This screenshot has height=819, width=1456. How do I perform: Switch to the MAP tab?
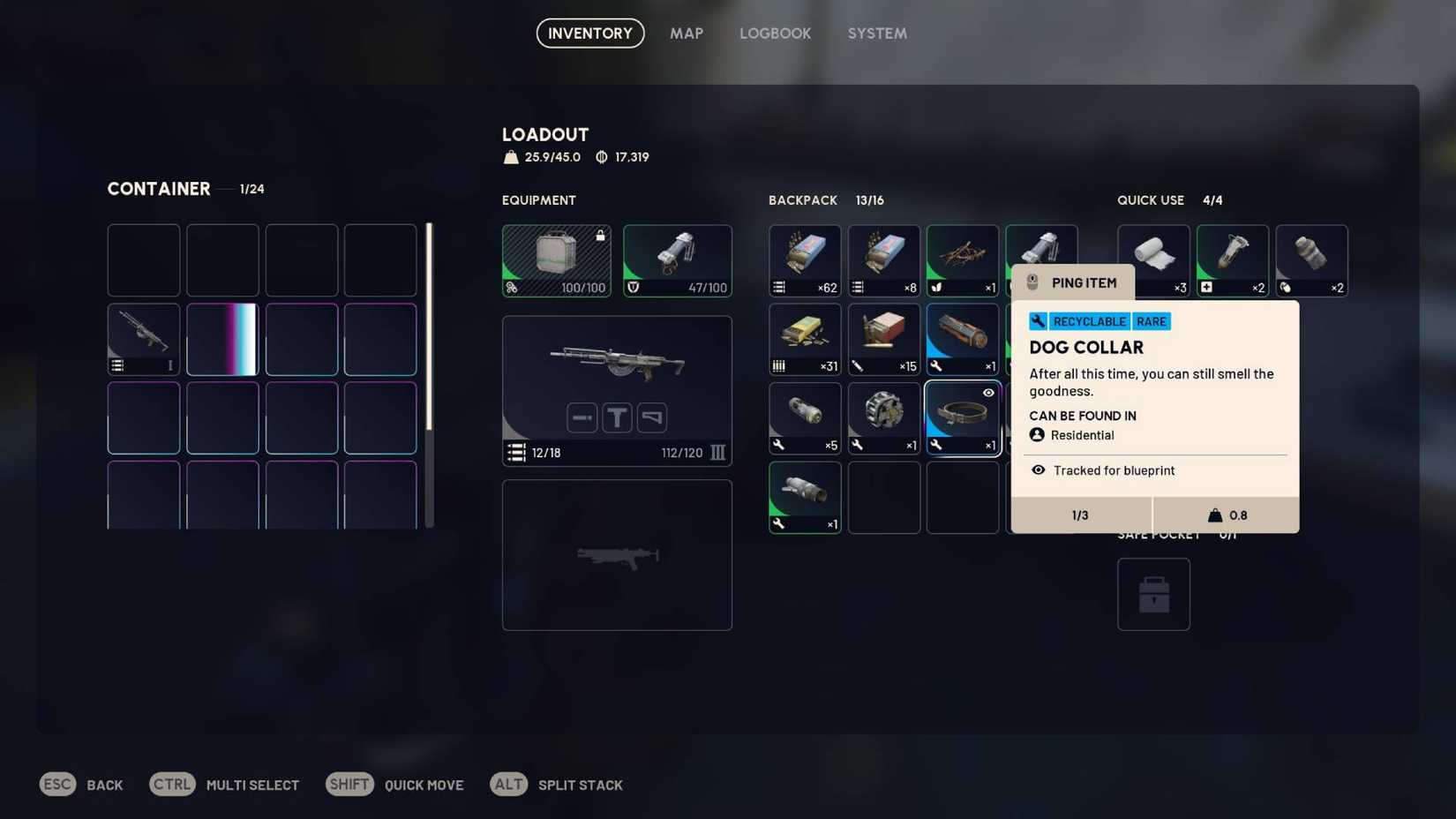(687, 33)
